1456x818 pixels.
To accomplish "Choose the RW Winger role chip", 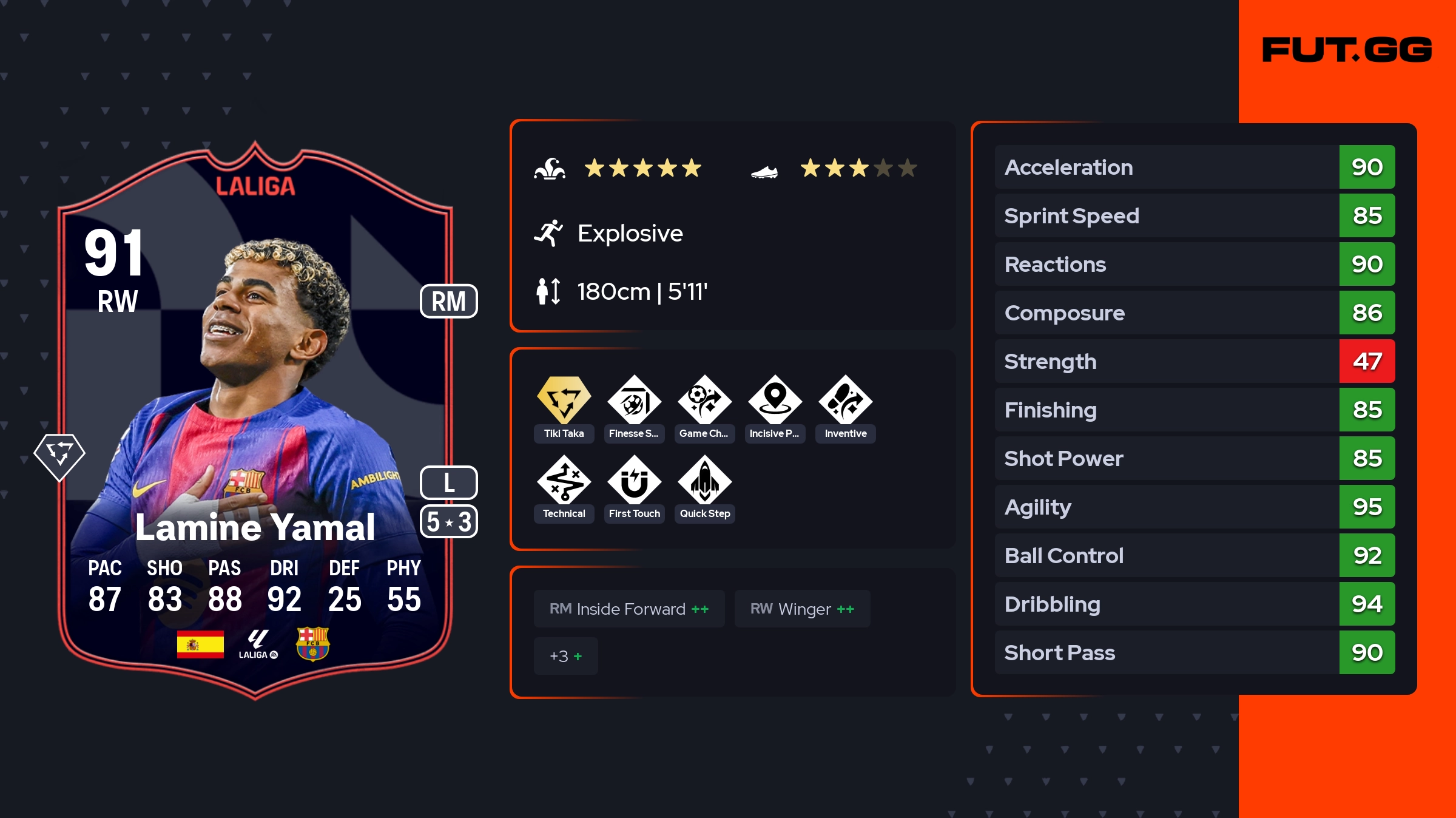I will [x=802, y=609].
